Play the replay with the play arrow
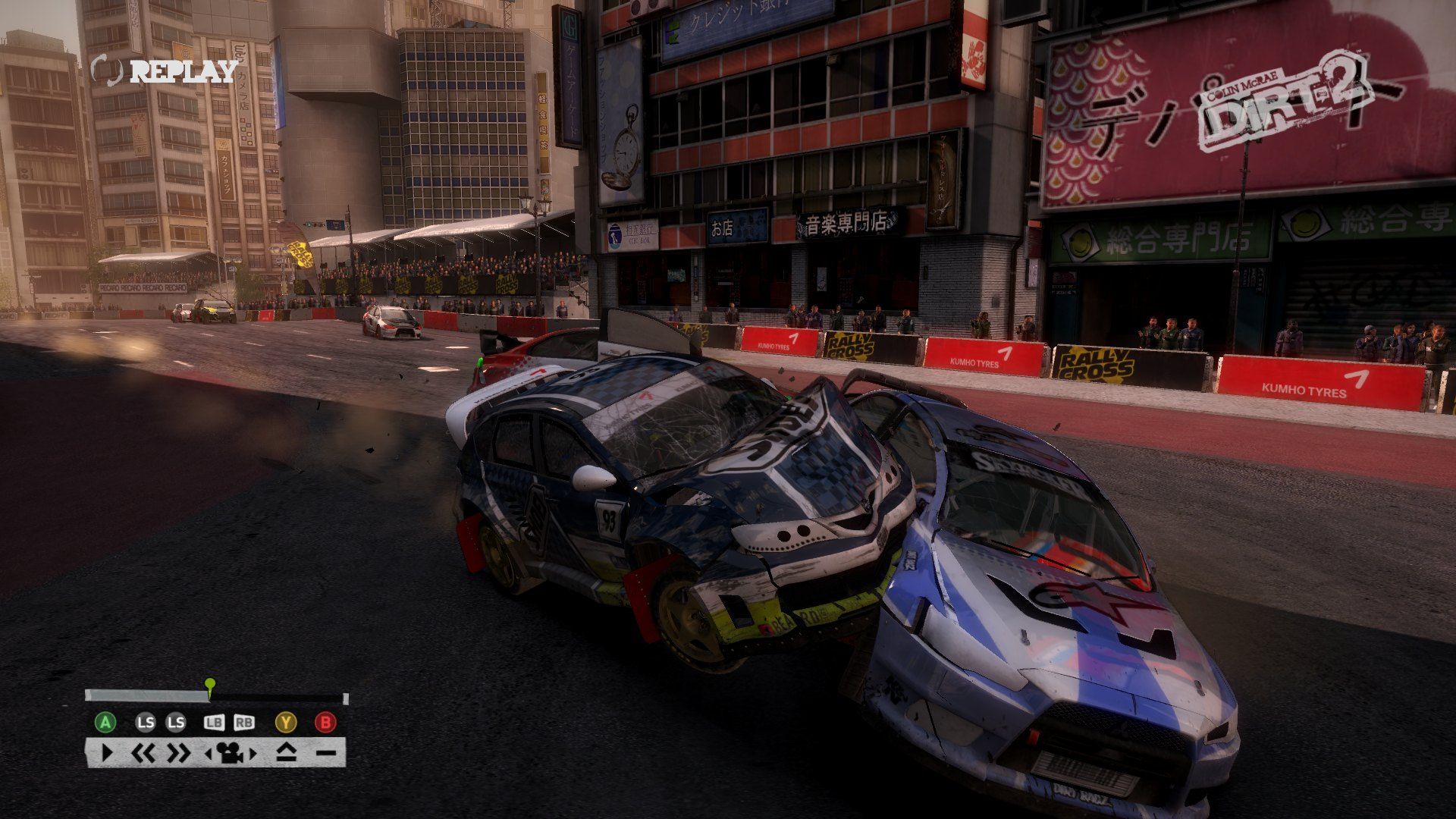Image resolution: width=1456 pixels, height=819 pixels. pos(107,754)
